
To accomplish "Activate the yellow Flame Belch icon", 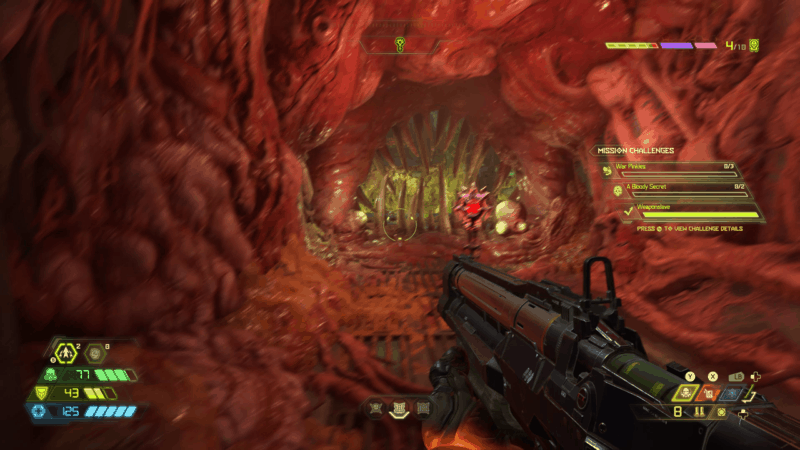I will (x=687, y=393).
